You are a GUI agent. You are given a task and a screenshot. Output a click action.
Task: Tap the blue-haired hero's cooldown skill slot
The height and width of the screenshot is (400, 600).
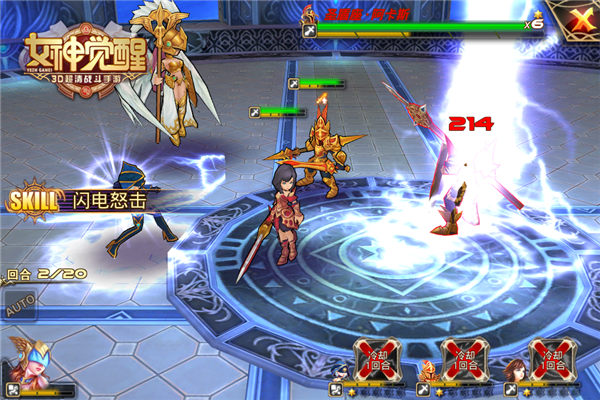[377, 358]
